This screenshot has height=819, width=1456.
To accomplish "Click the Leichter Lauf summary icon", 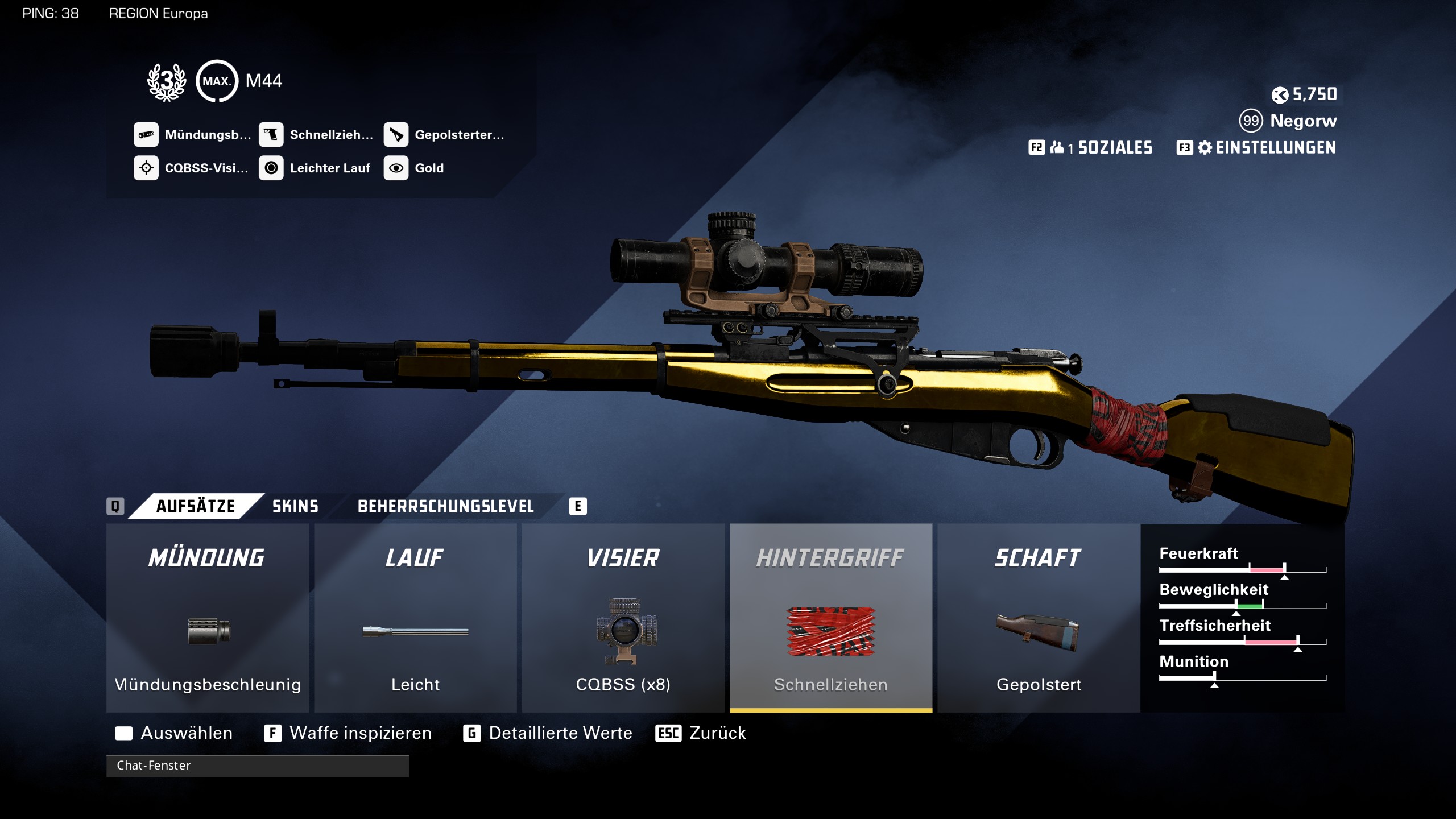I will click(271, 168).
